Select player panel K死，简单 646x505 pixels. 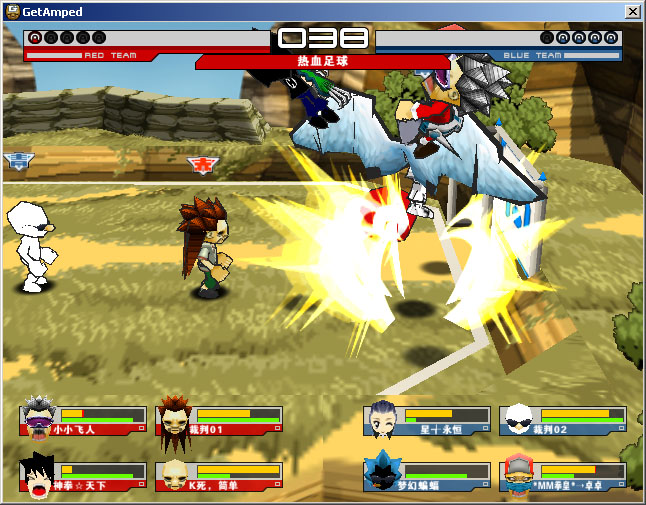[x=220, y=476]
